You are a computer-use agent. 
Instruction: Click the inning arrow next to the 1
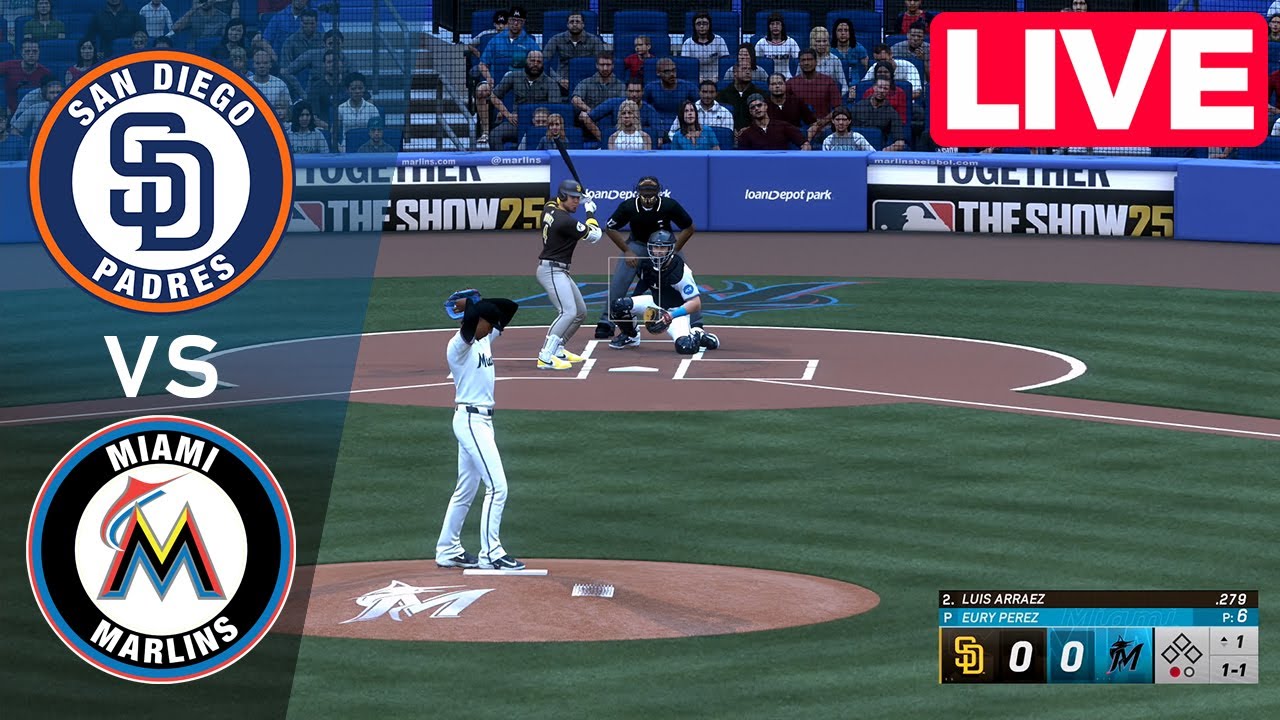click(1225, 641)
